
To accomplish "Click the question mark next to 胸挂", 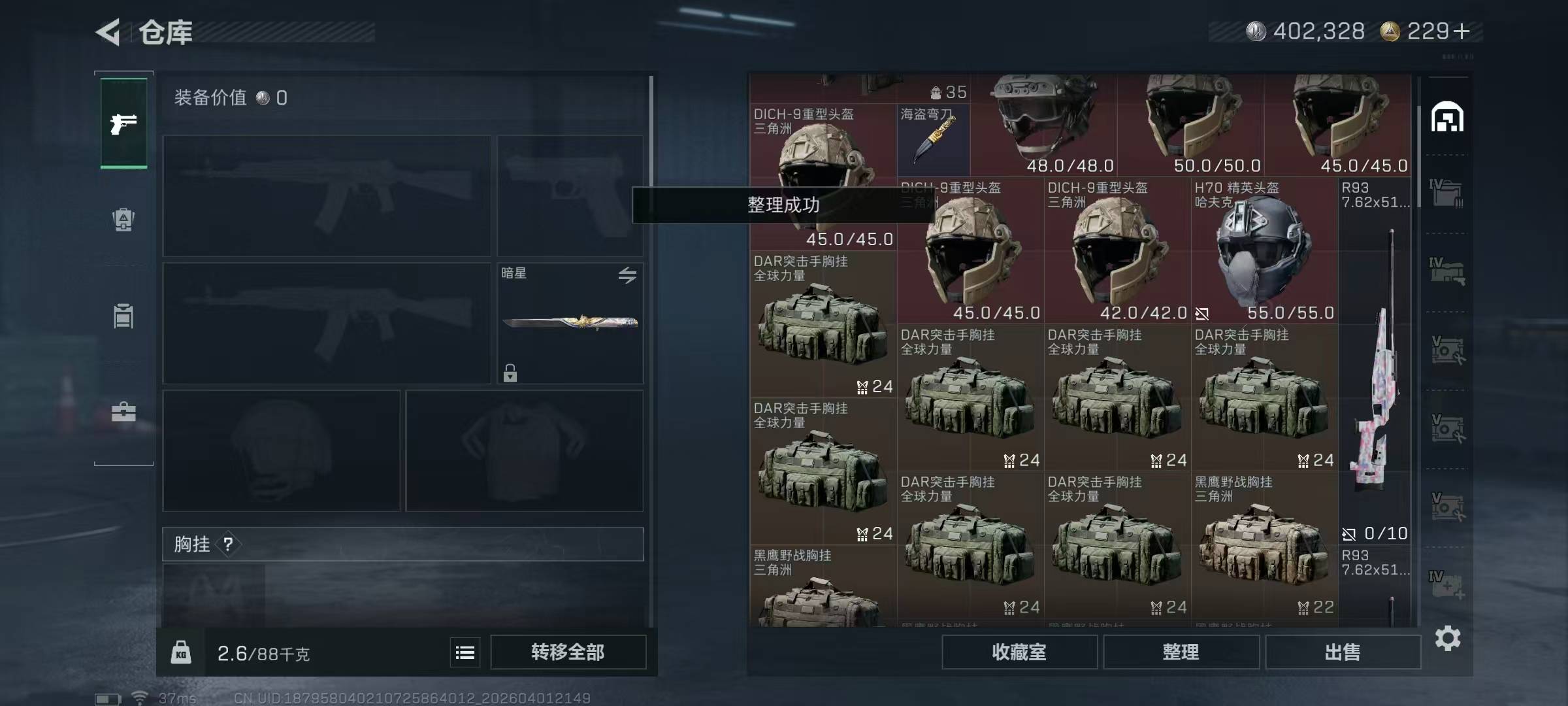I will coord(228,544).
